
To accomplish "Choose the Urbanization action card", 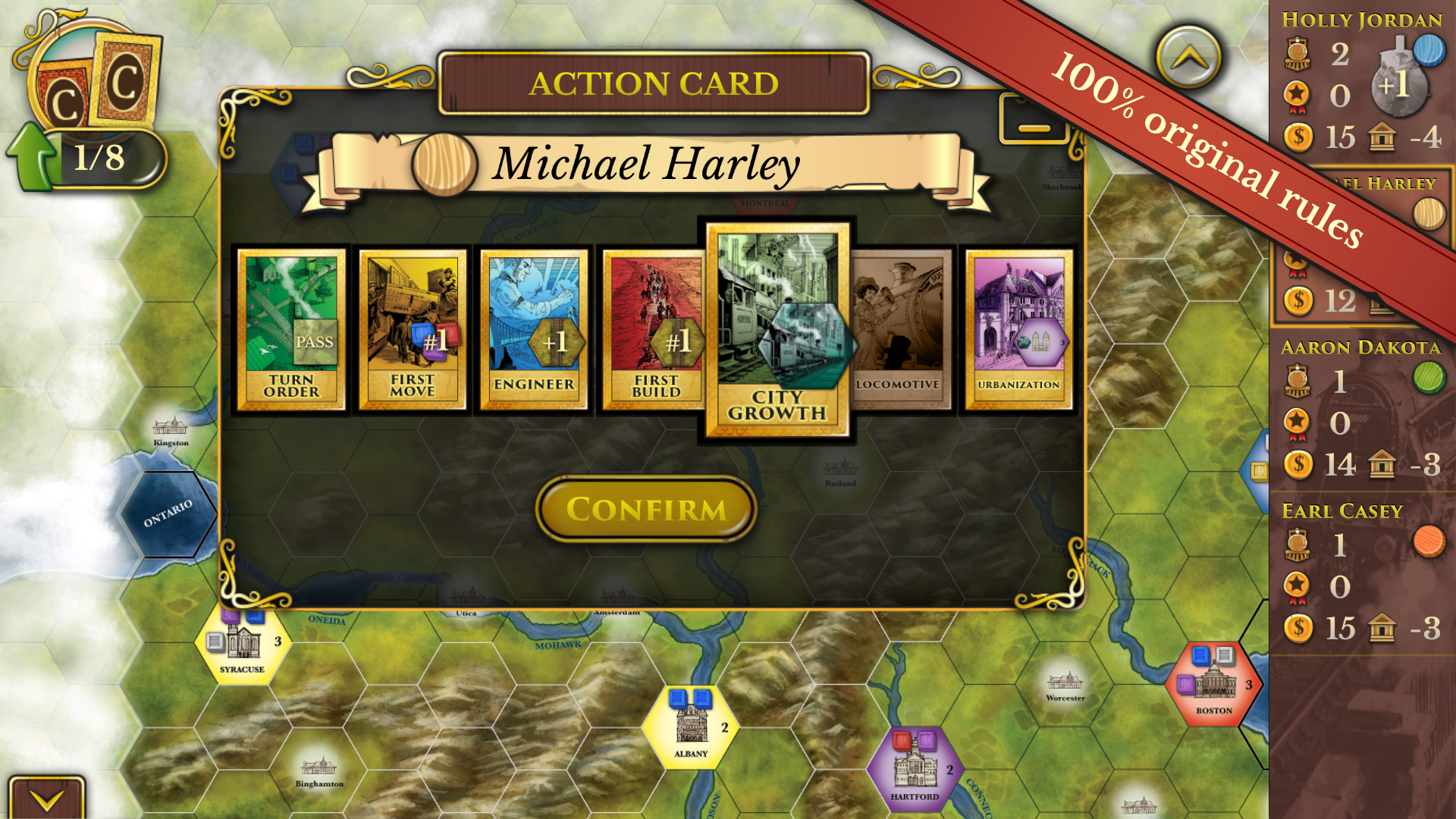I will pos(1018,328).
